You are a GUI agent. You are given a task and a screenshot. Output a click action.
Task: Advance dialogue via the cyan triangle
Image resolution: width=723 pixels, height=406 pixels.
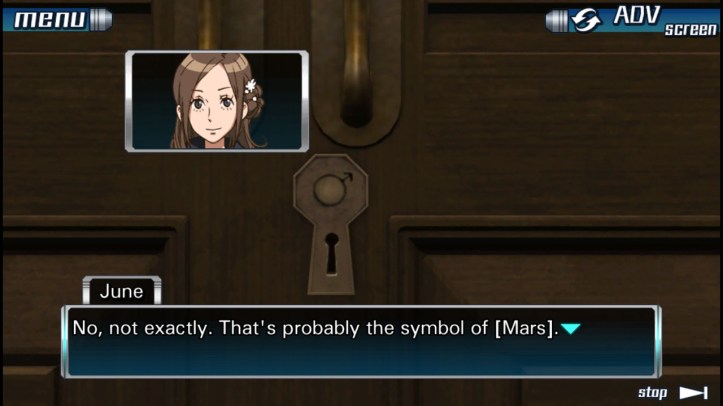pos(570,328)
